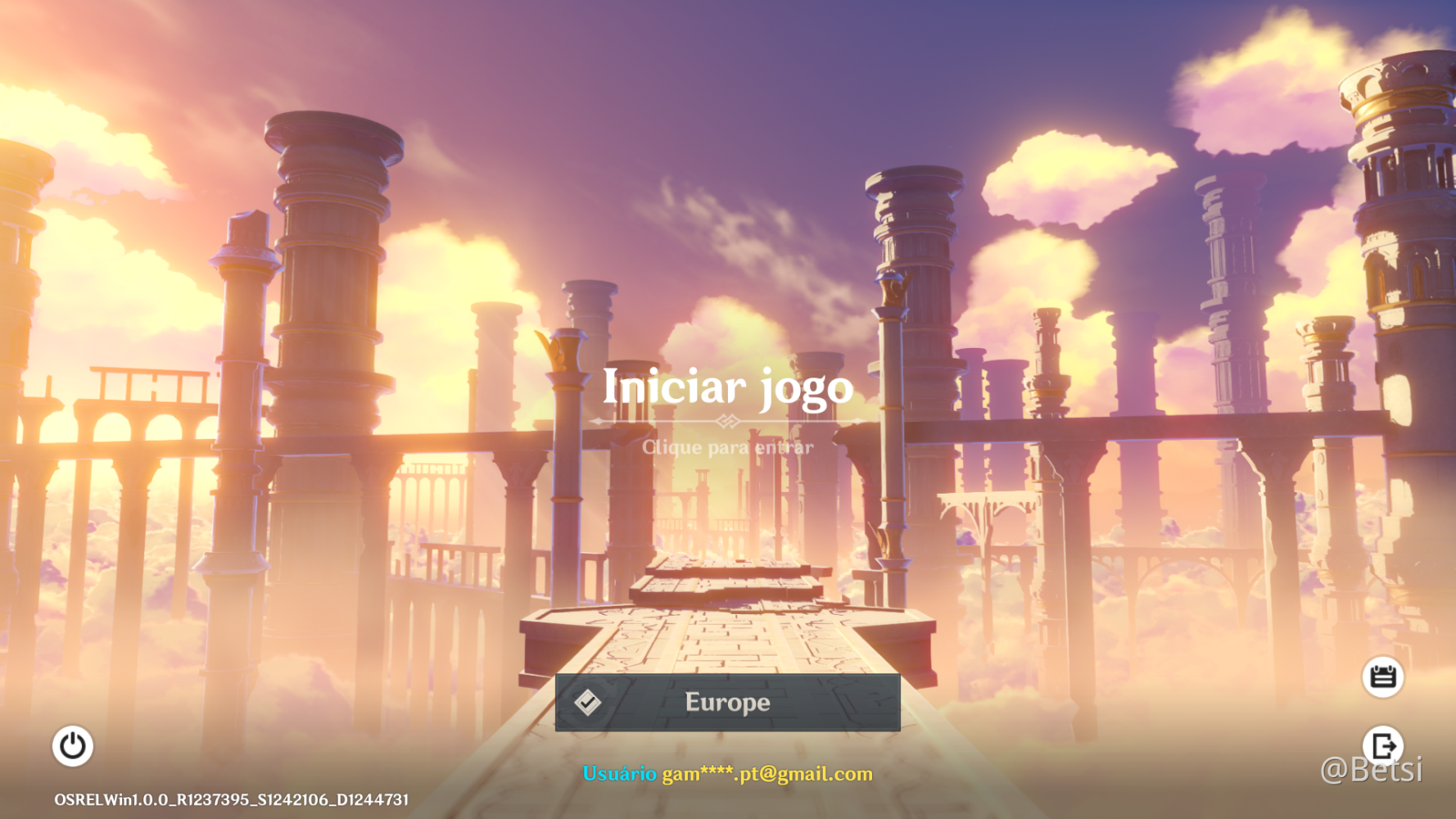Viewport: 1456px width, 819px height.
Task: Choose a different region via the server picker
Action: [727, 702]
